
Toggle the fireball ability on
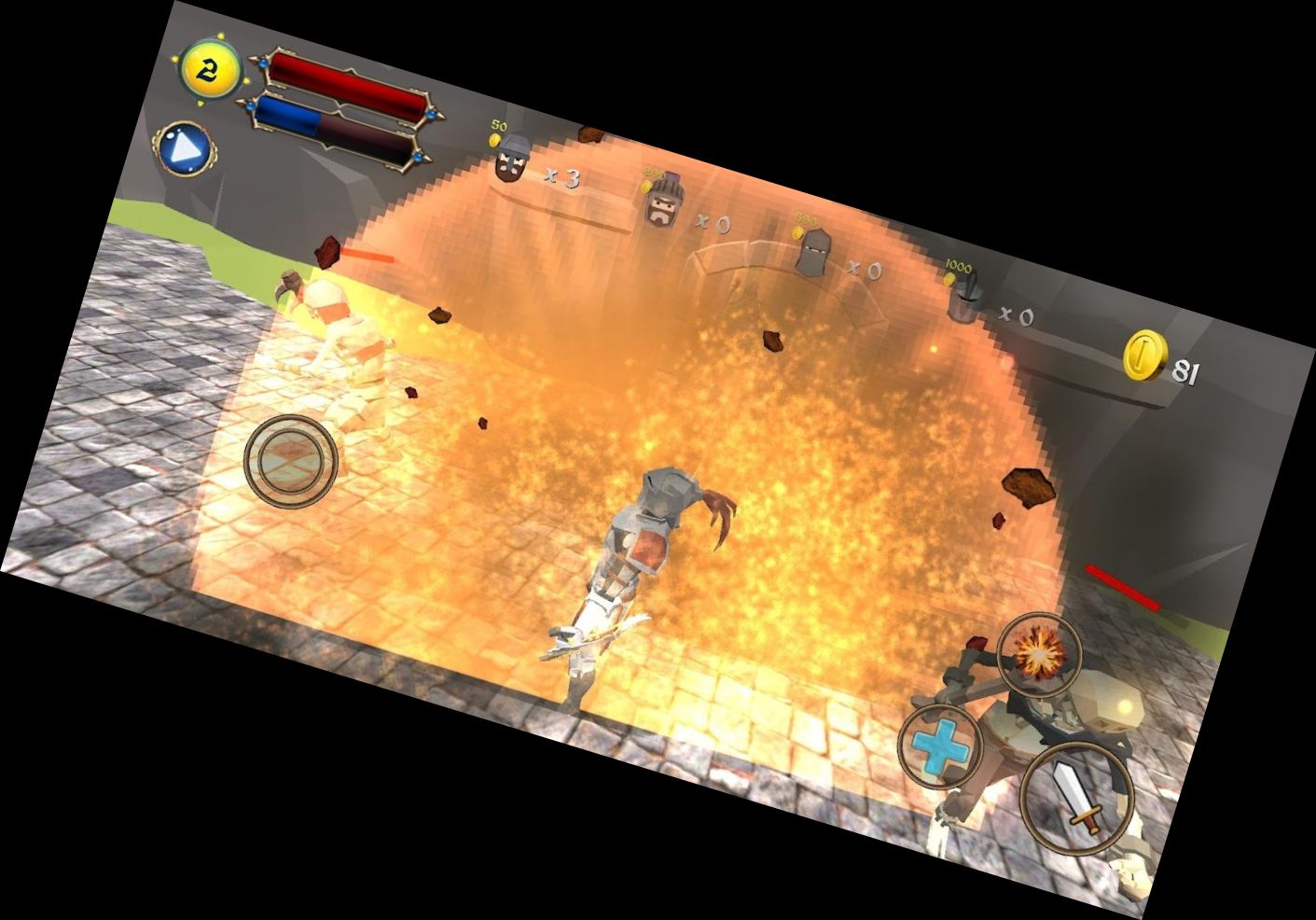[x=1038, y=653]
